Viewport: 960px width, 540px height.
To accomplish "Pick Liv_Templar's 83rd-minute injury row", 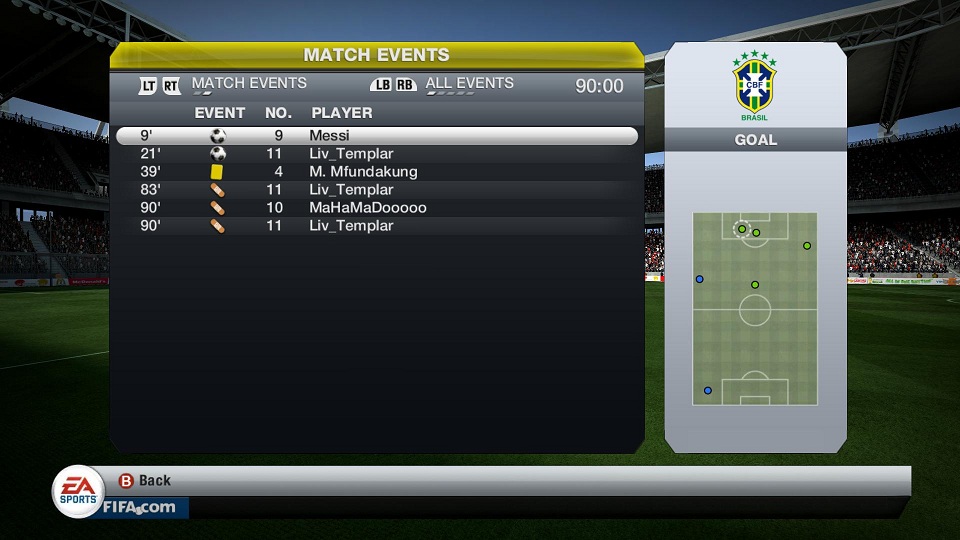I will [376, 190].
